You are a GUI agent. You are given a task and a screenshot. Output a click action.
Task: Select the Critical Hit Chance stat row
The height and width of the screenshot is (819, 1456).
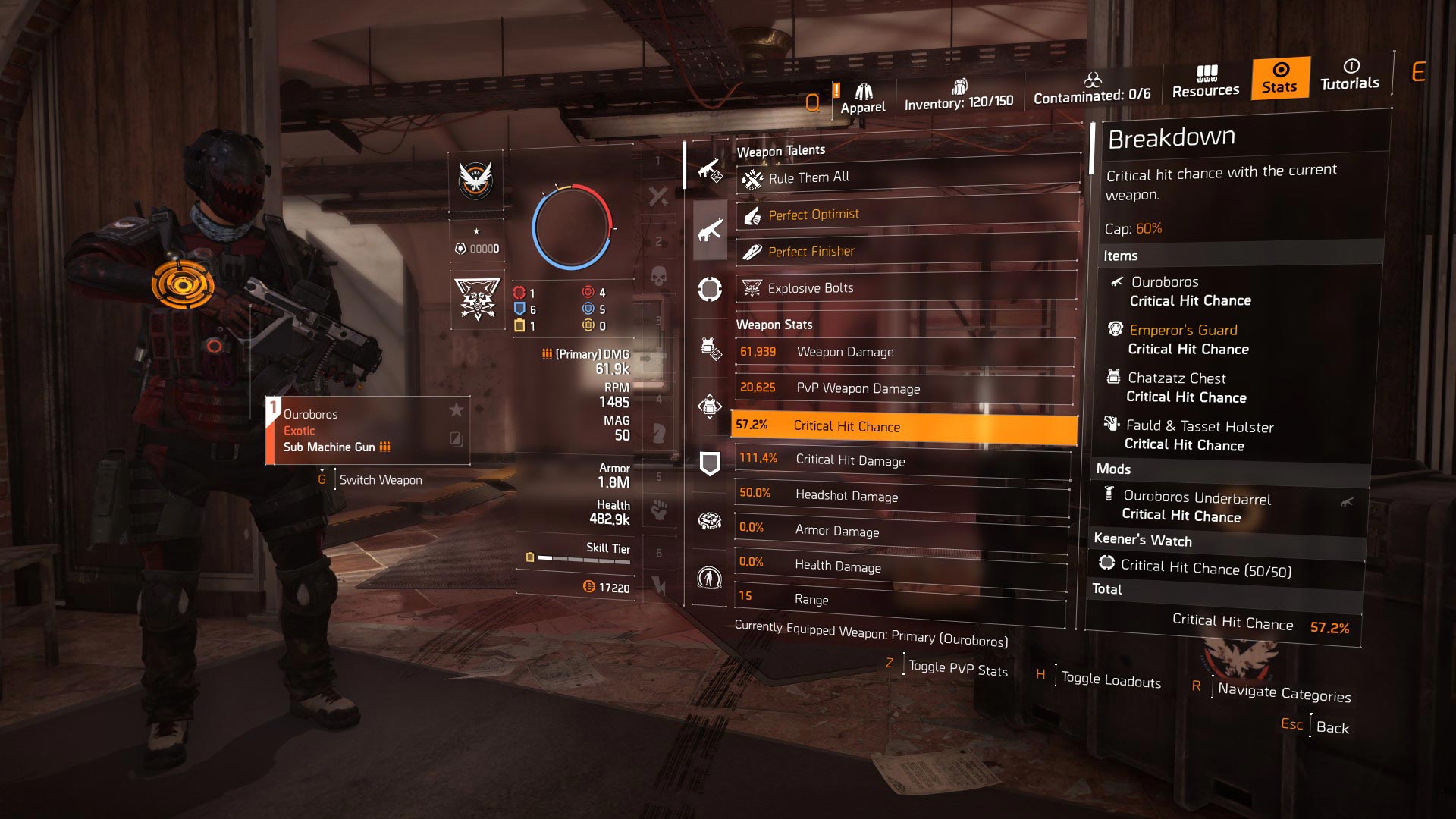click(902, 426)
